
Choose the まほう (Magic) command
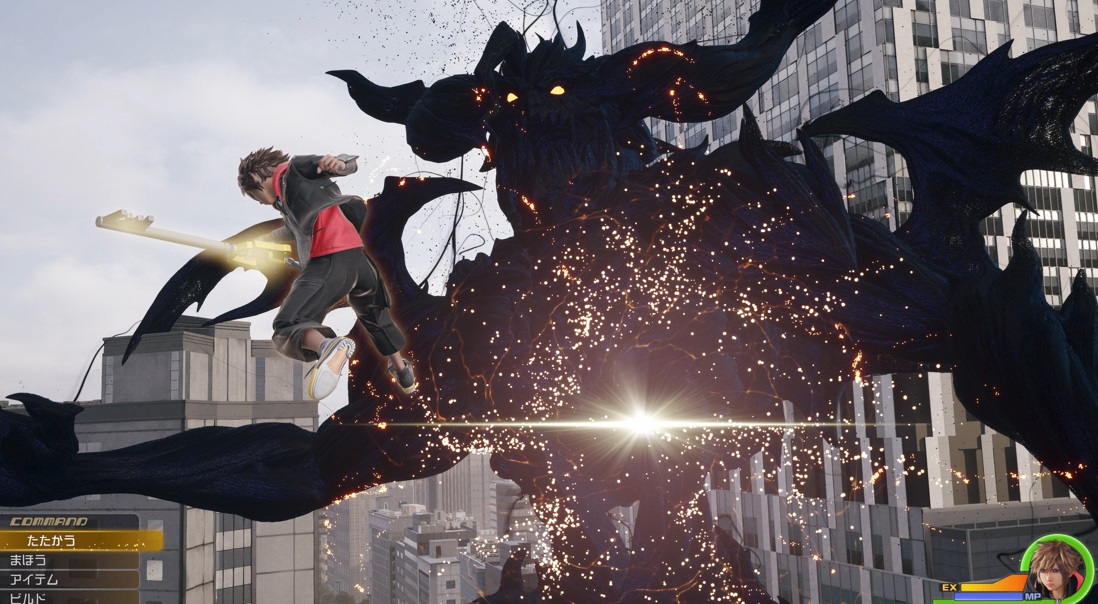coord(70,561)
